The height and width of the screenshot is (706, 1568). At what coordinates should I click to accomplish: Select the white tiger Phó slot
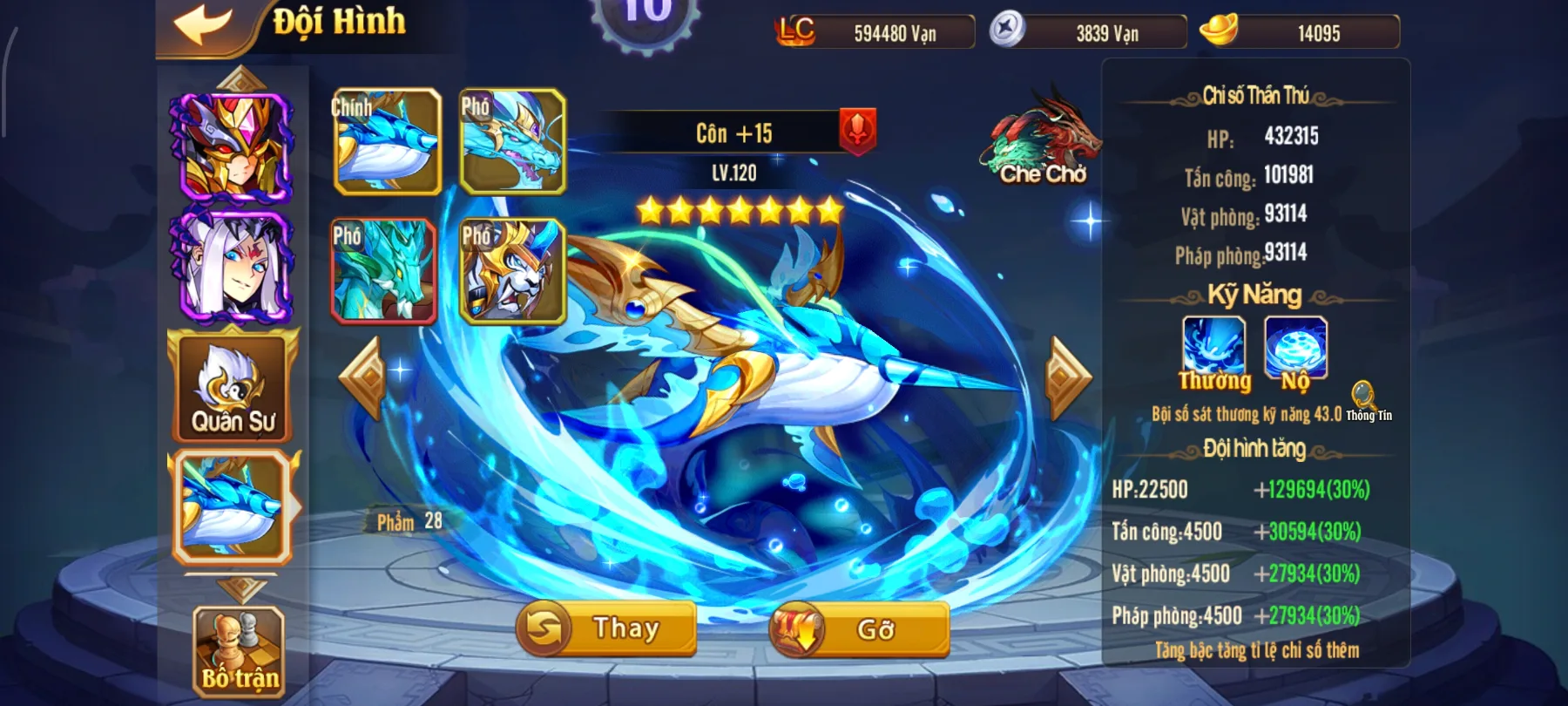(x=513, y=270)
